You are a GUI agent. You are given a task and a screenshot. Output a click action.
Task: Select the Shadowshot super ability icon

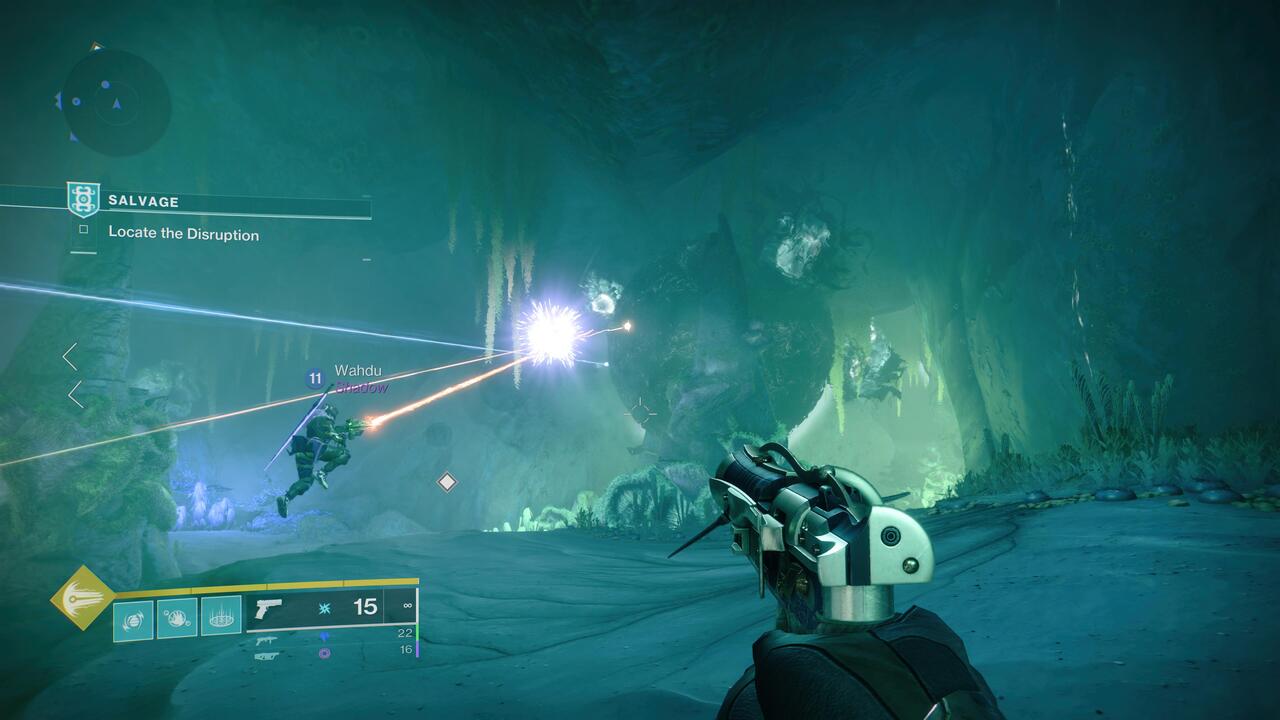(80, 597)
